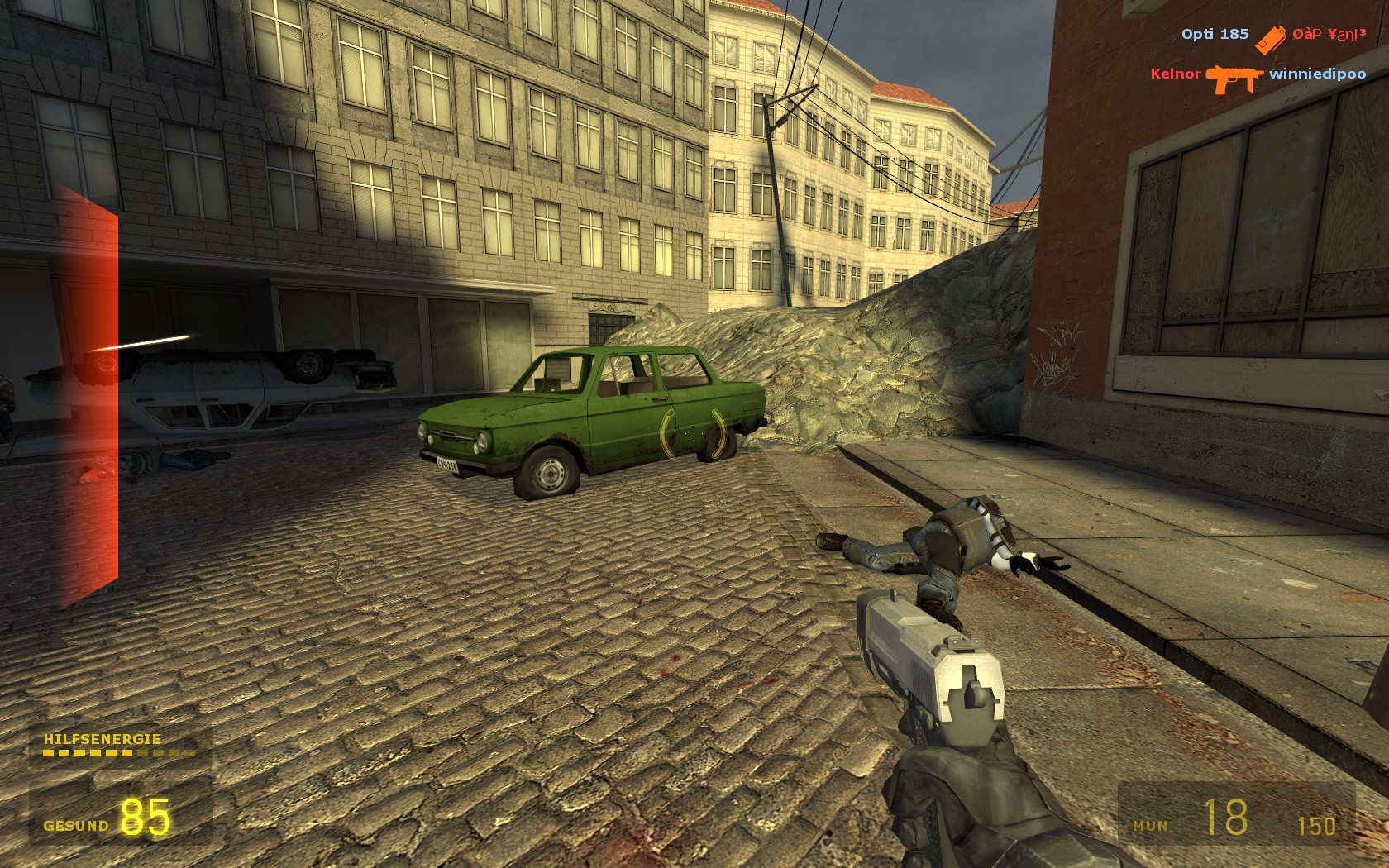Screen dimensions: 1389x868
Task: Click Opti 185 in the kill feed
Action: pos(1215,34)
